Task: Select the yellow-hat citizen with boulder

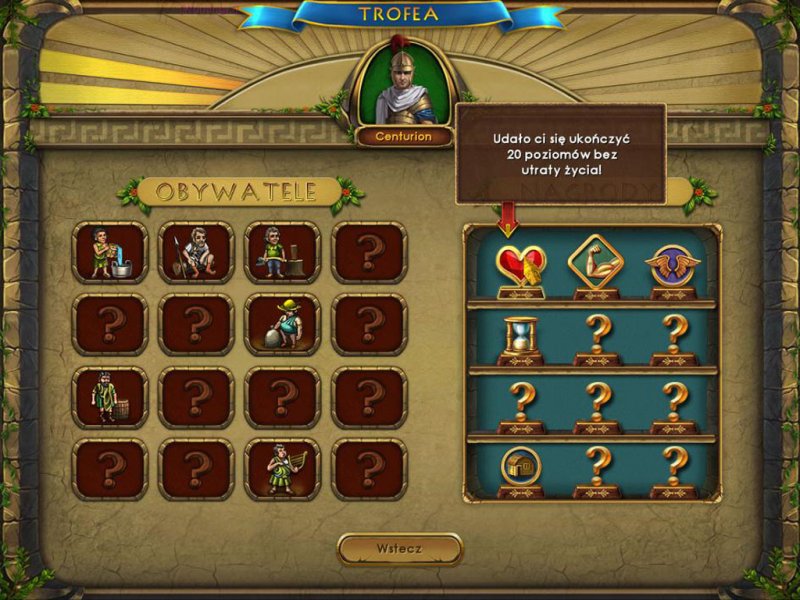Action: tap(283, 325)
